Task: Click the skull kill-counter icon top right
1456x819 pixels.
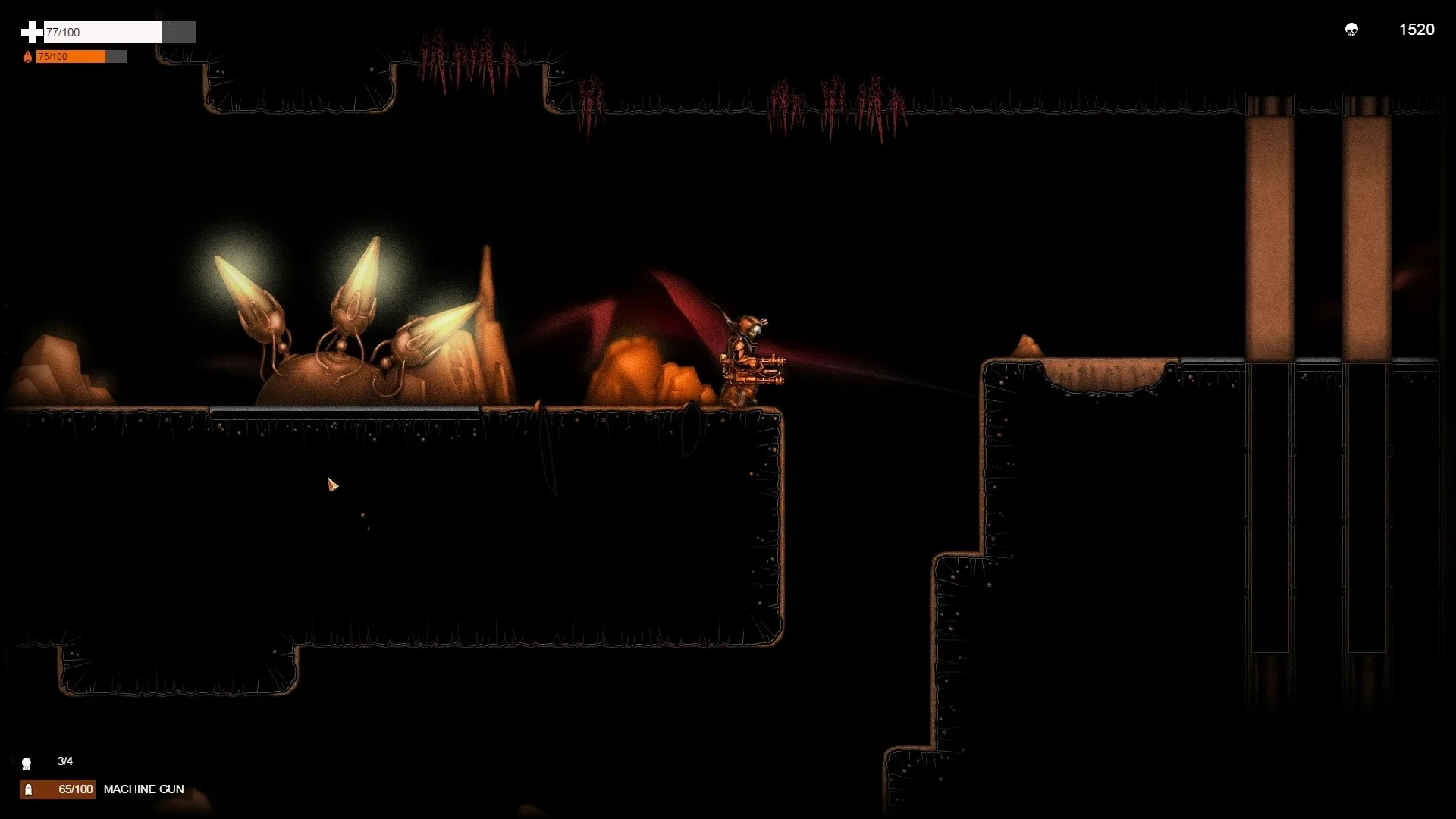Action: 1353,30
